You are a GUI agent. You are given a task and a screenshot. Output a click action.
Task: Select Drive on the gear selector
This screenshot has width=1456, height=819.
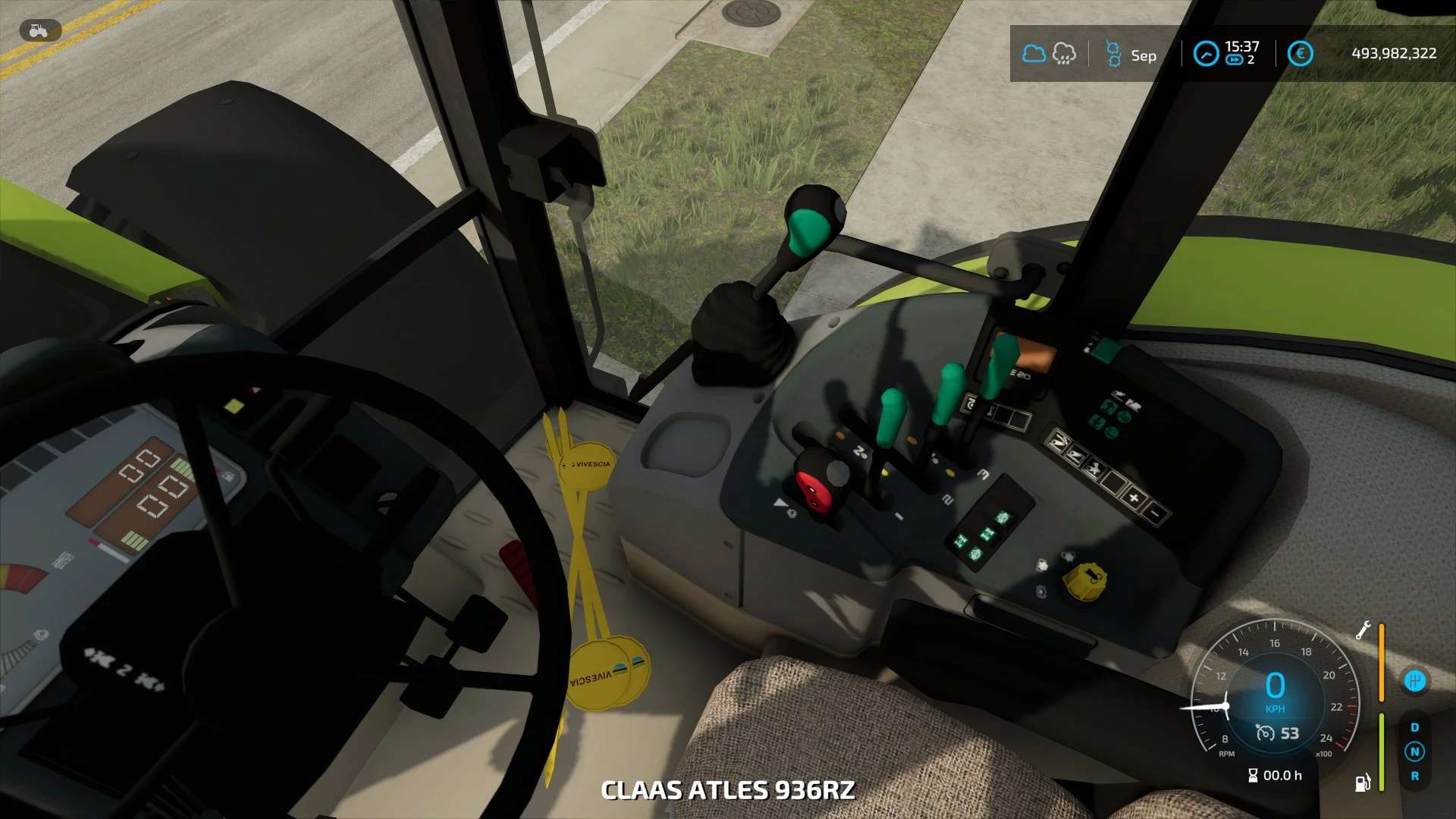tap(1414, 727)
